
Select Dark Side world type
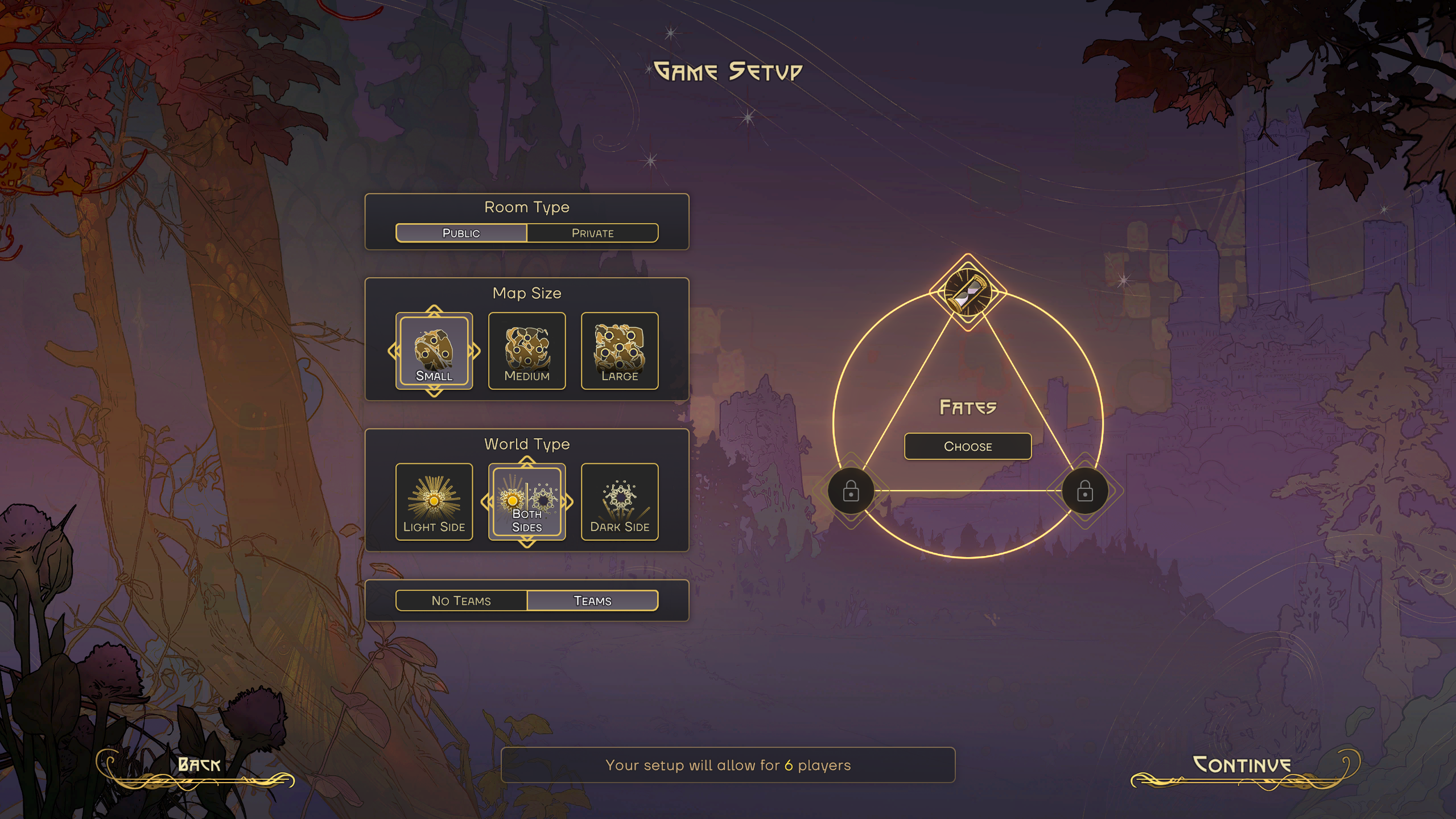pos(620,501)
